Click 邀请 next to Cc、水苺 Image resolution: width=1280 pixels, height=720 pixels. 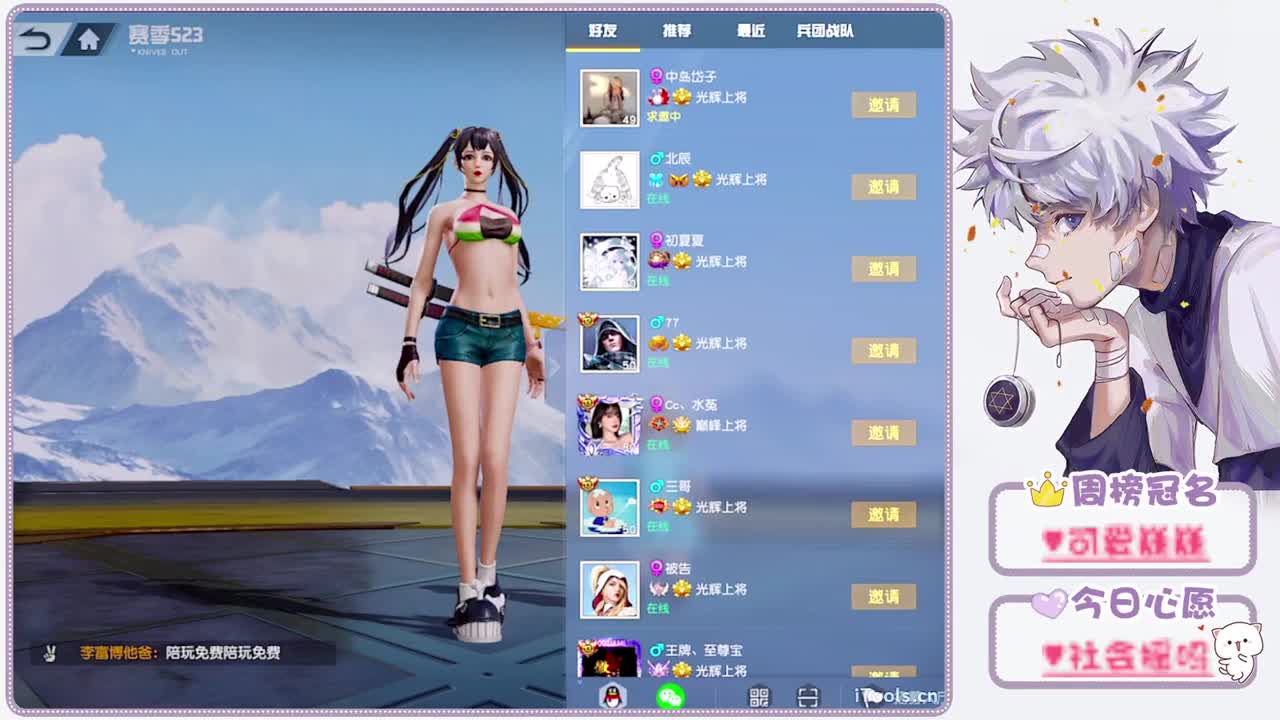[884, 433]
